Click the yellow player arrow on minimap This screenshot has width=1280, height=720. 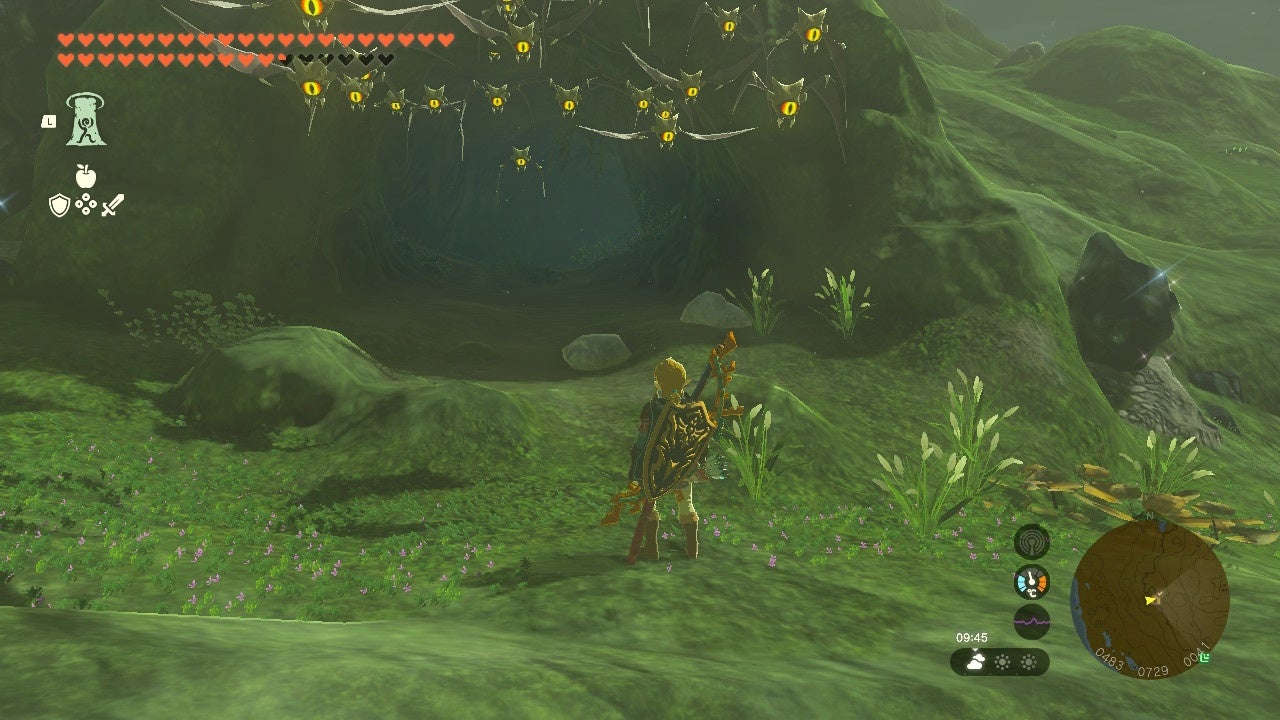(x=1151, y=599)
